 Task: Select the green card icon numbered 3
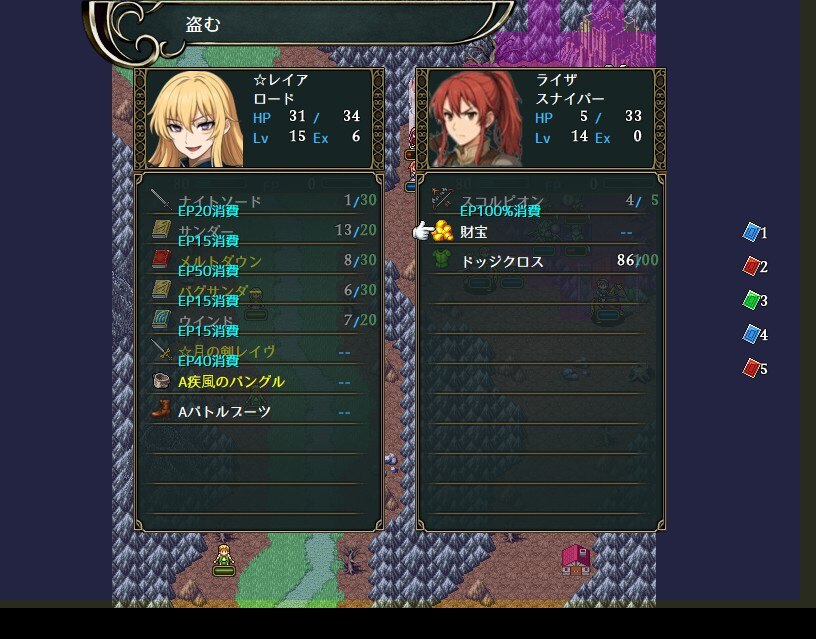tap(752, 301)
